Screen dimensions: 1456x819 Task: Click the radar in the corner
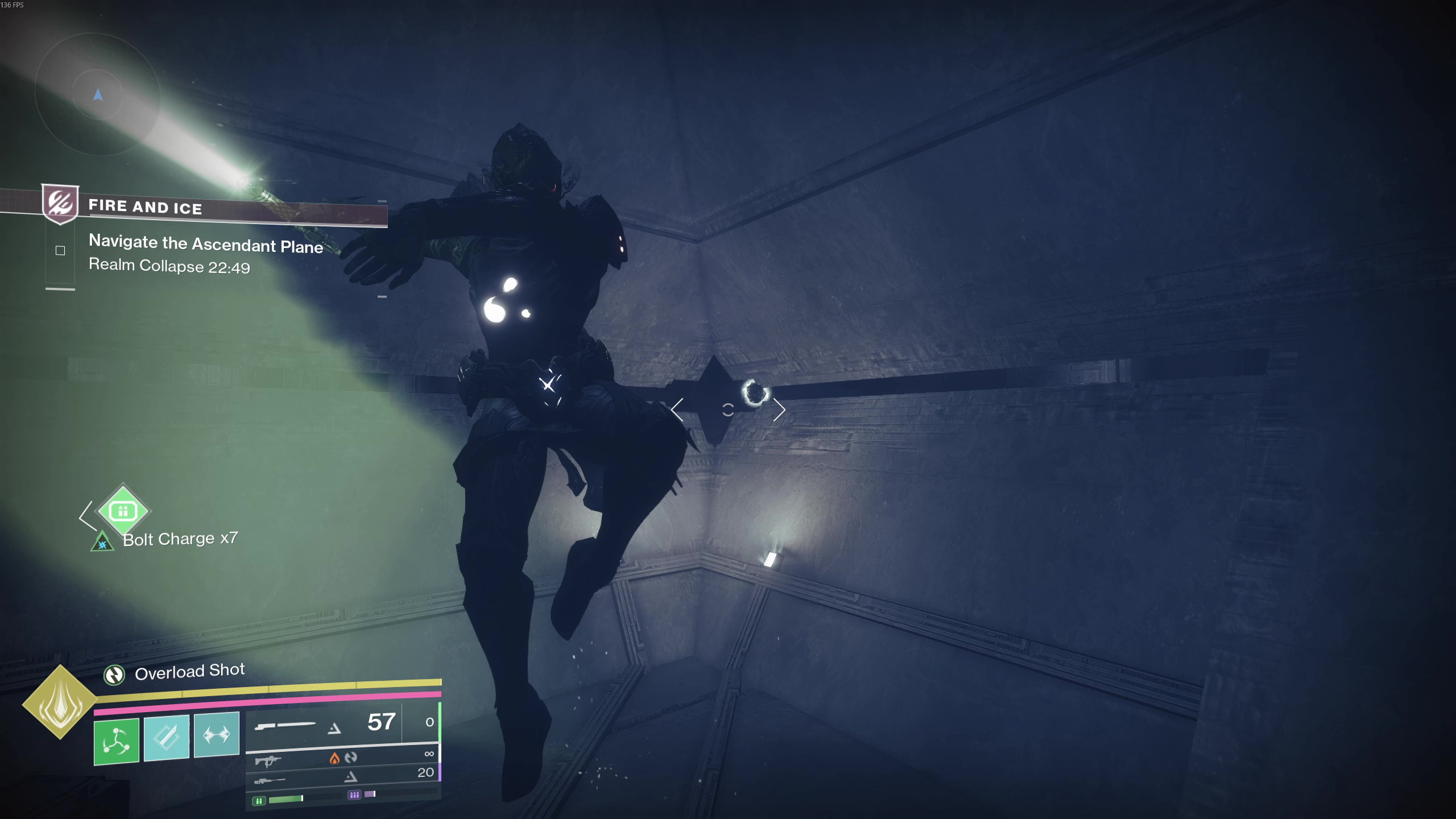pos(97,93)
